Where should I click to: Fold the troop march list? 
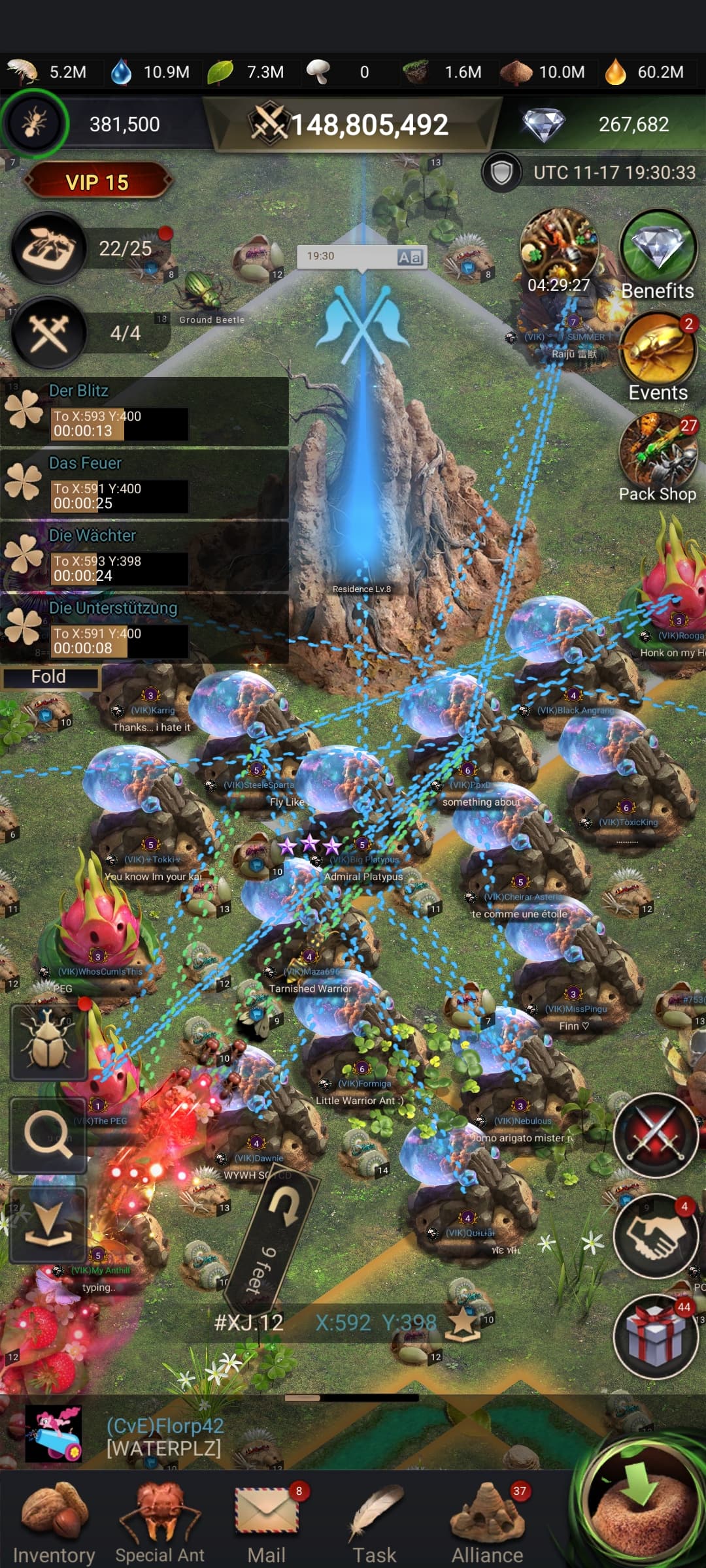[50, 677]
